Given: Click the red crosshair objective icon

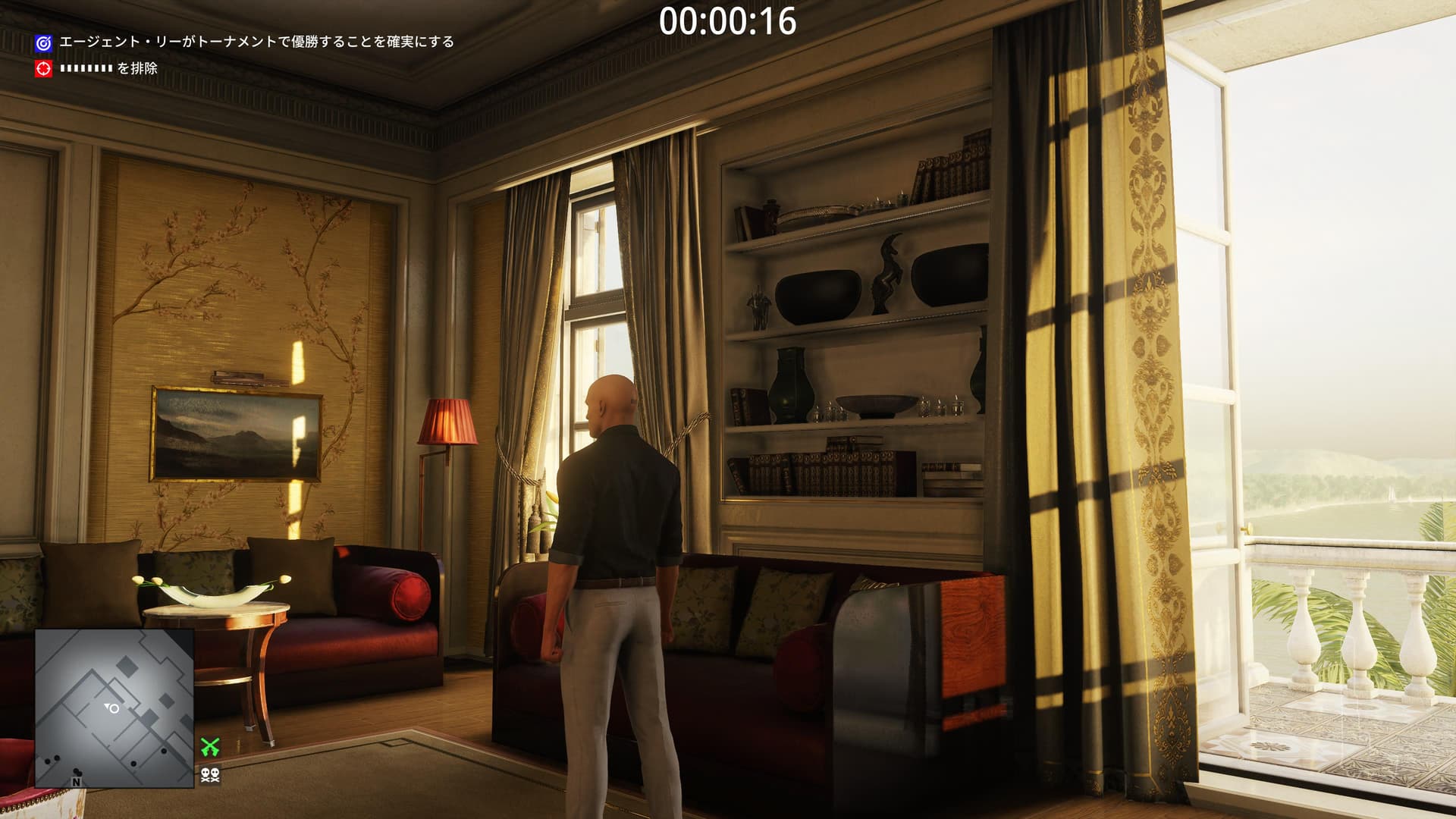Looking at the screenshot, I should (x=44, y=68).
